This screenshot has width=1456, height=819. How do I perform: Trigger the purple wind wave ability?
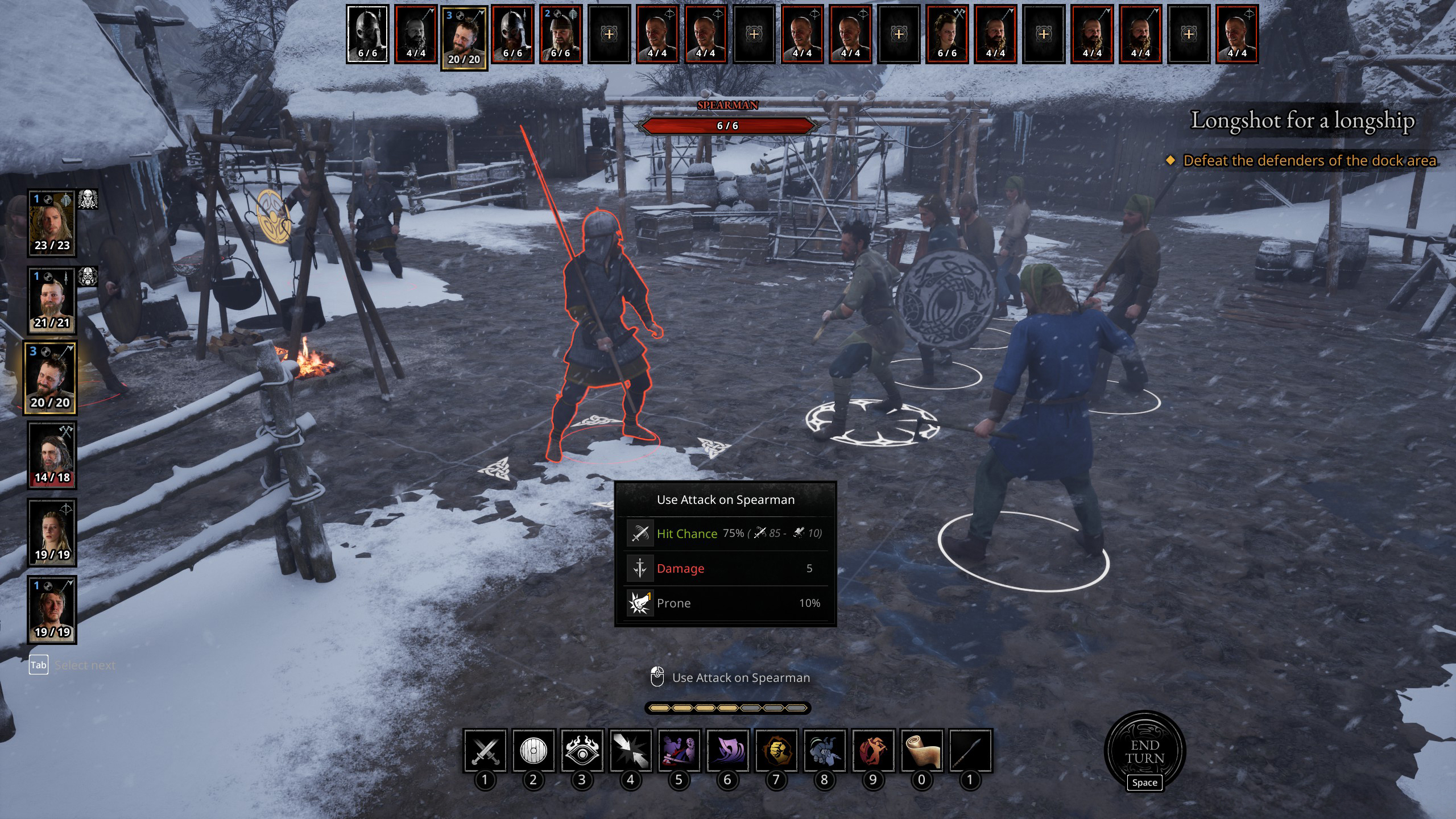click(x=727, y=751)
